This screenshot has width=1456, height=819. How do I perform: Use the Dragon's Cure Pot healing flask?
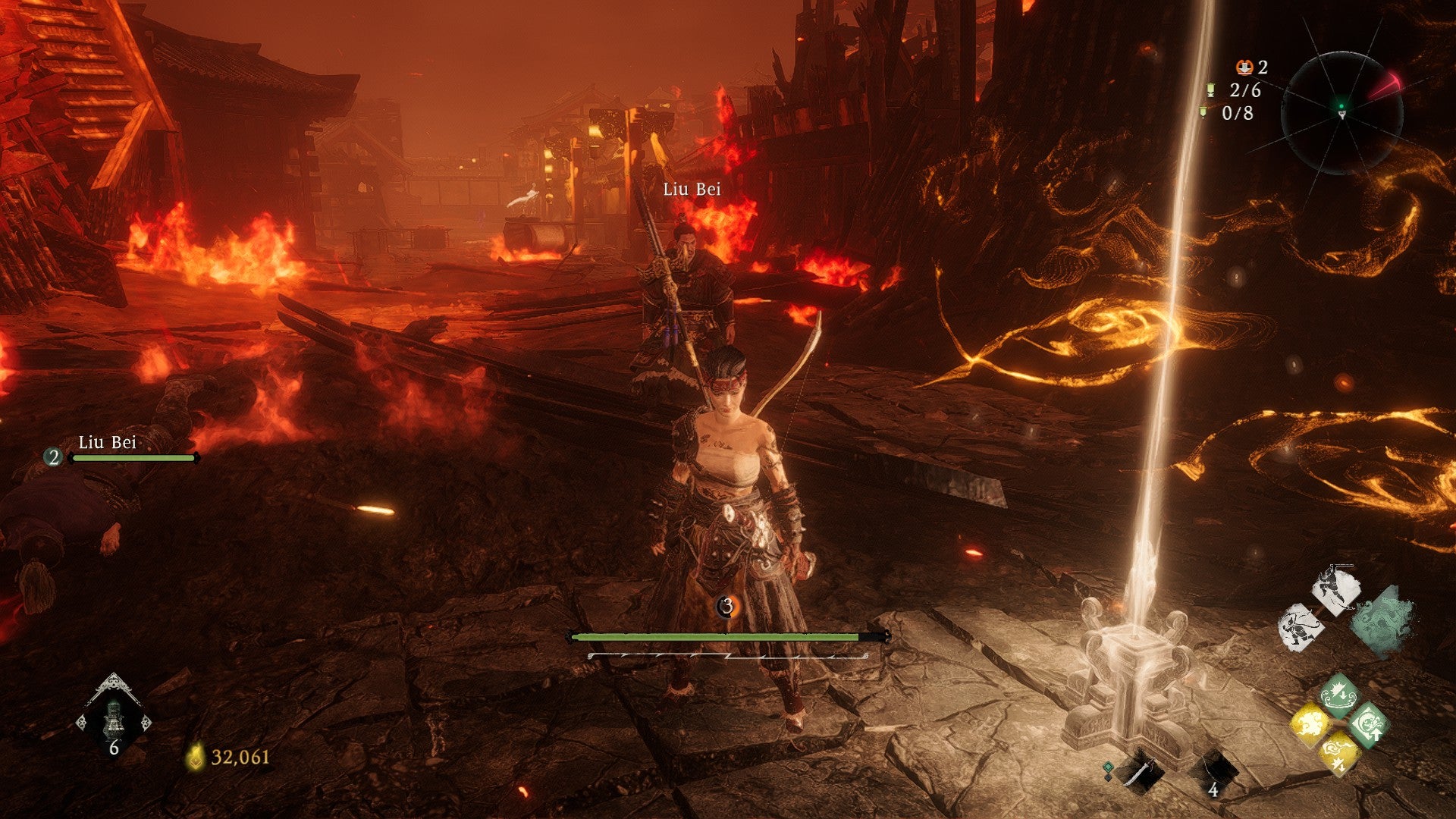point(114,715)
